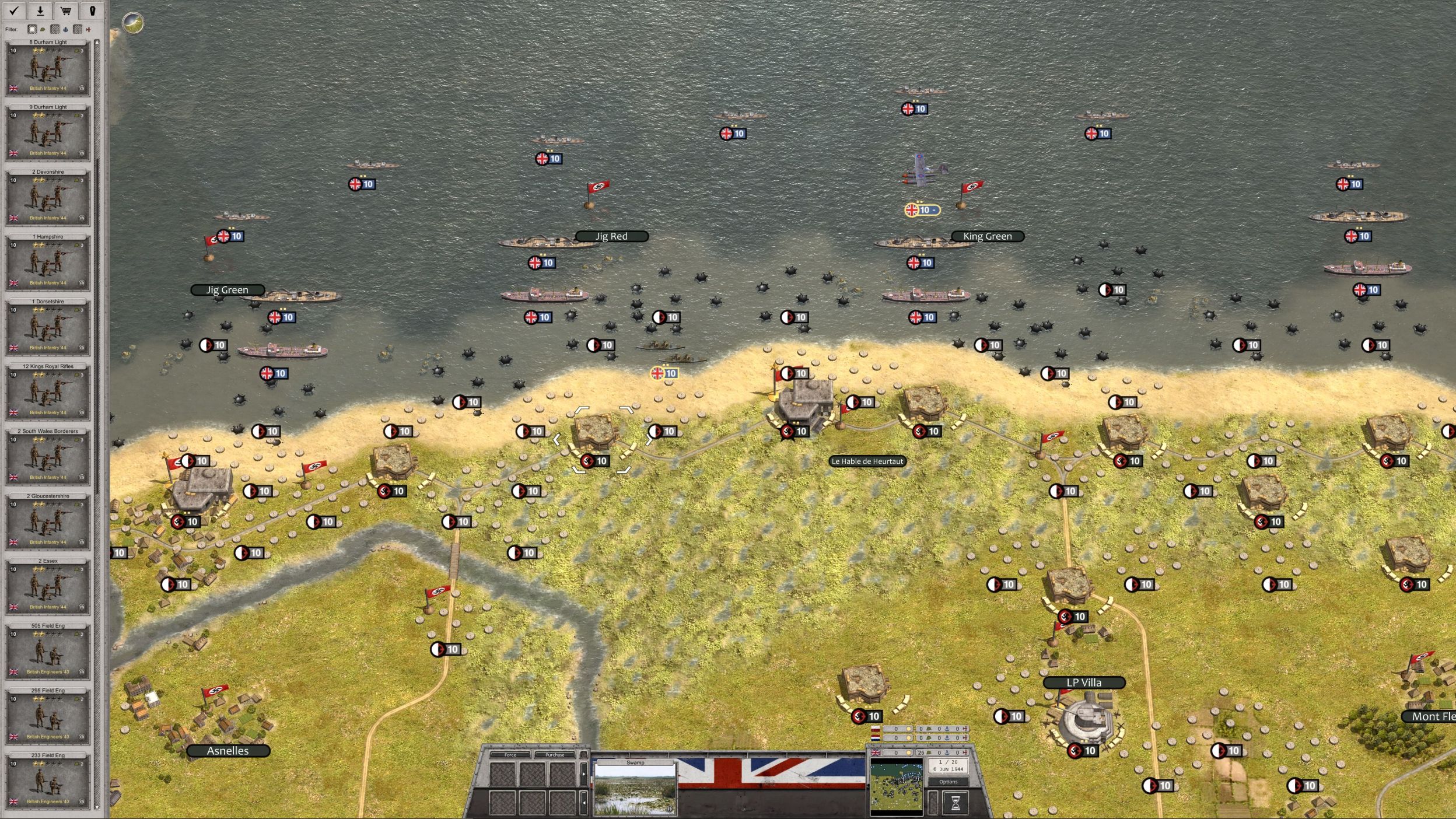This screenshot has height=819, width=1456.
Task: Open the Options menu
Action: (x=948, y=782)
